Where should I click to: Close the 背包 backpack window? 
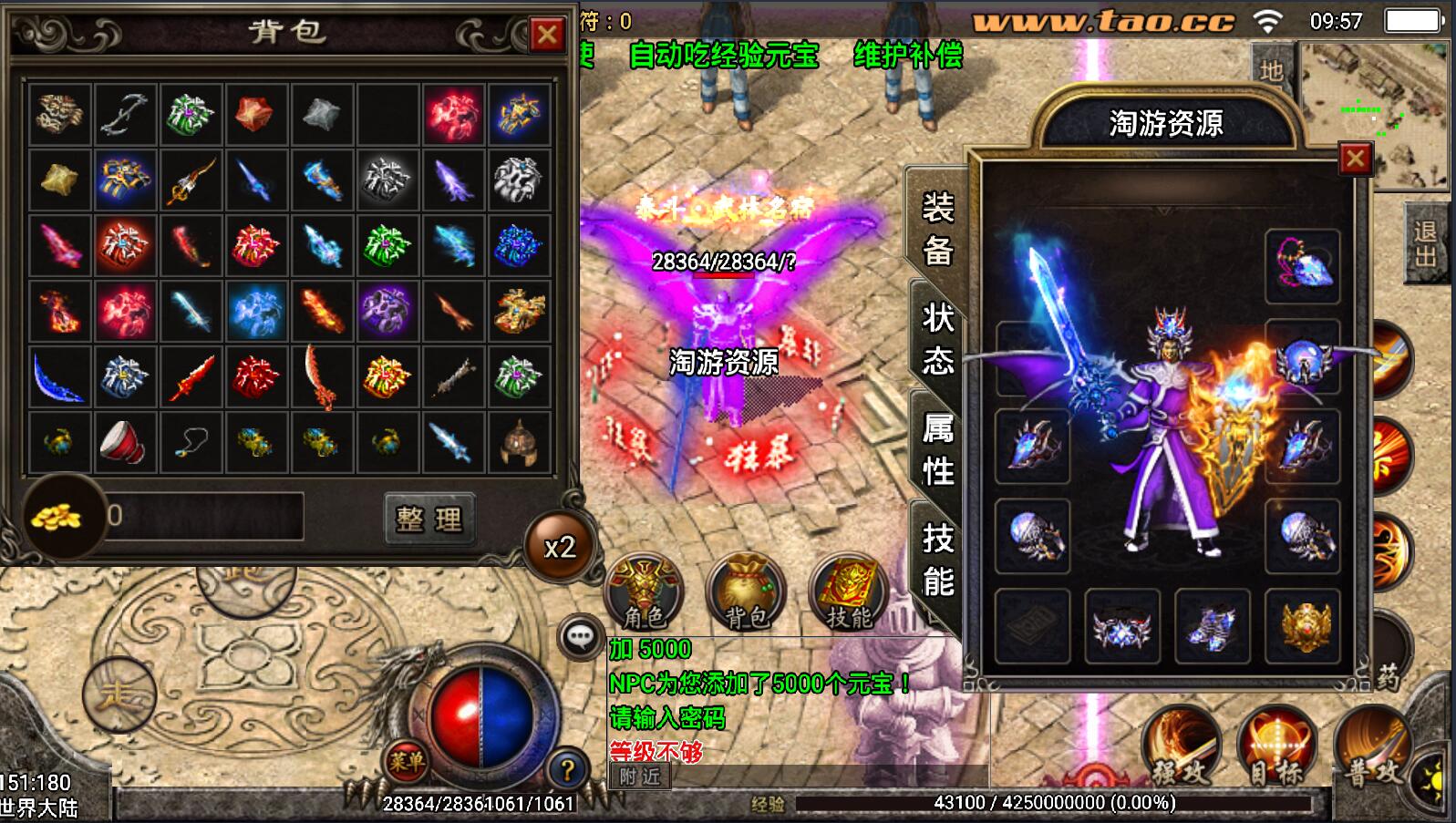coord(547,36)
